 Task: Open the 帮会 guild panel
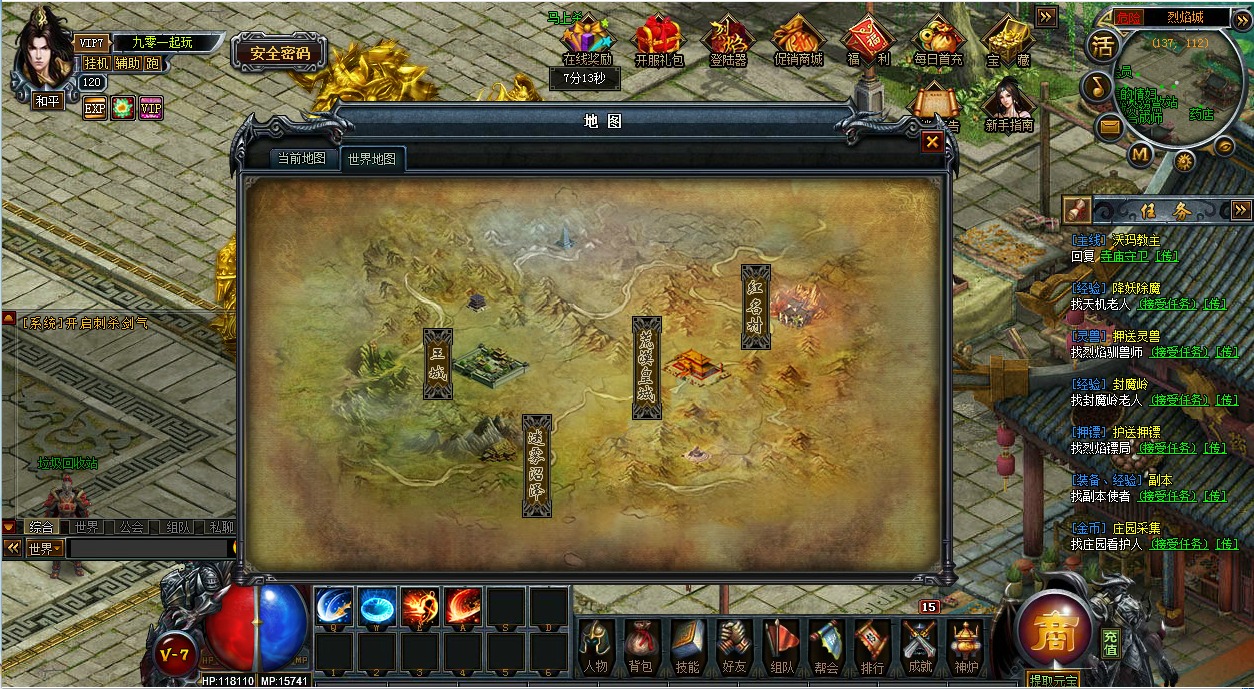pos(825,646)
